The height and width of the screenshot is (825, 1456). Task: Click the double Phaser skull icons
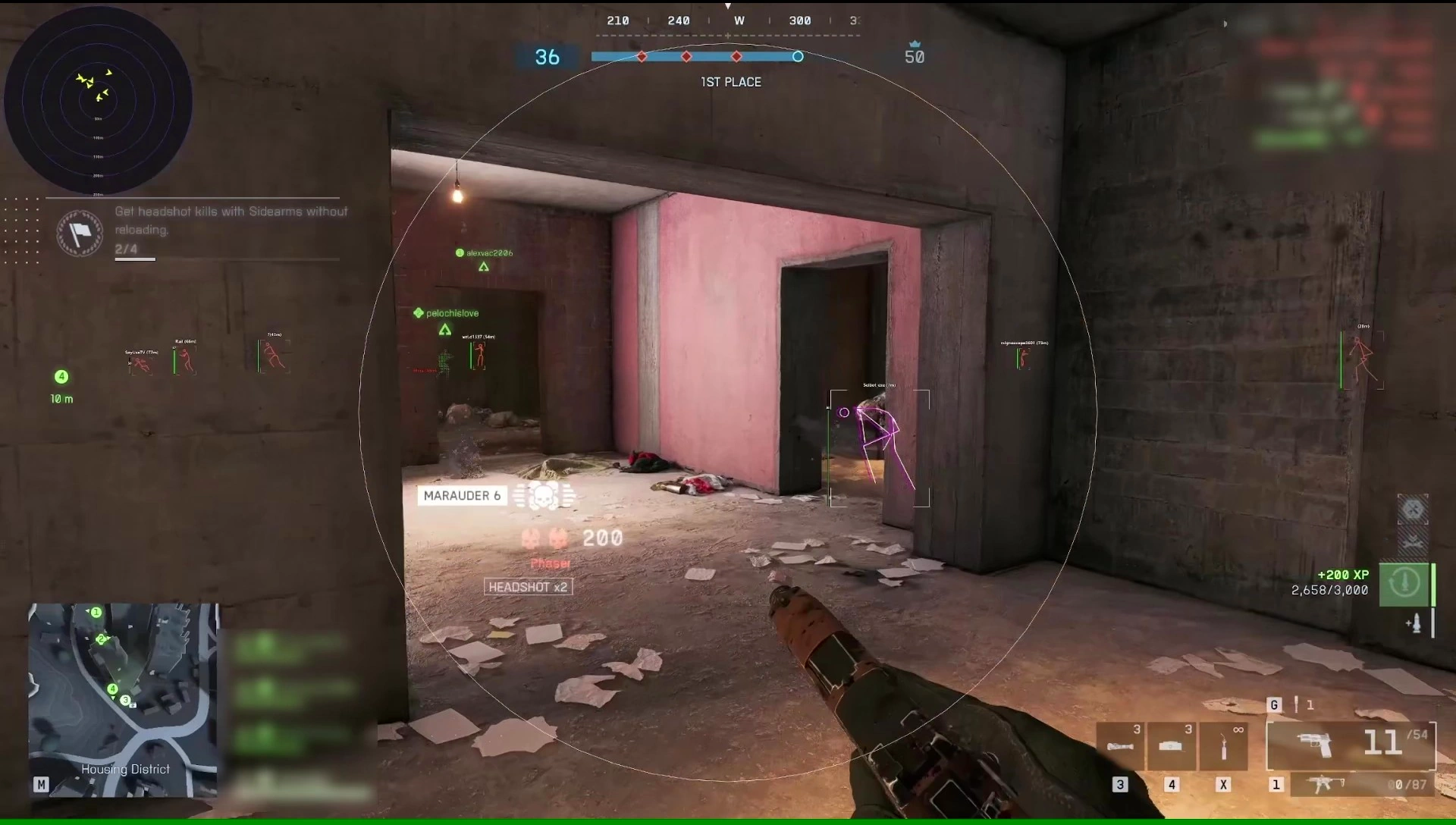(544, 538)
